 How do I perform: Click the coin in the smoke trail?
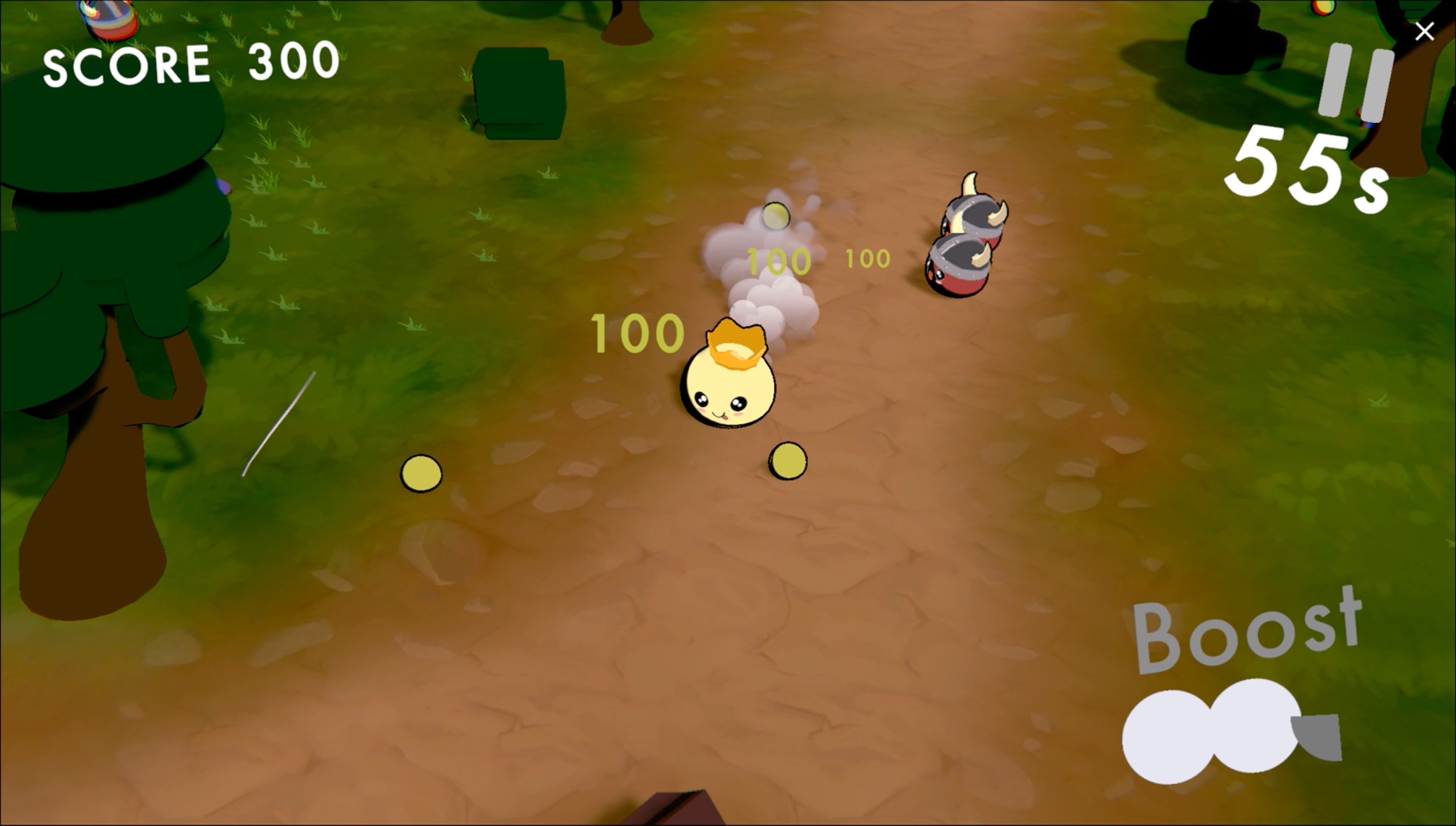[777, 216]
